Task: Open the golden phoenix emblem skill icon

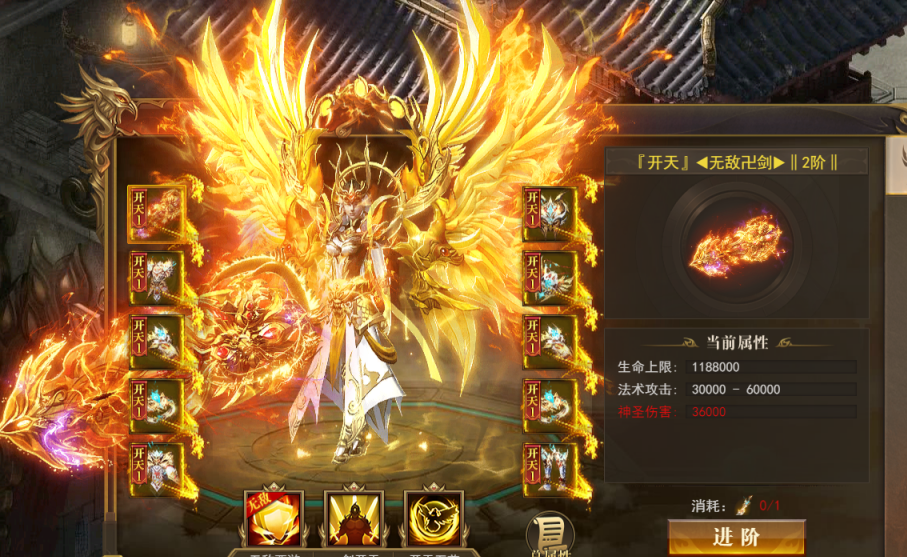Action: tap(433, 518)
